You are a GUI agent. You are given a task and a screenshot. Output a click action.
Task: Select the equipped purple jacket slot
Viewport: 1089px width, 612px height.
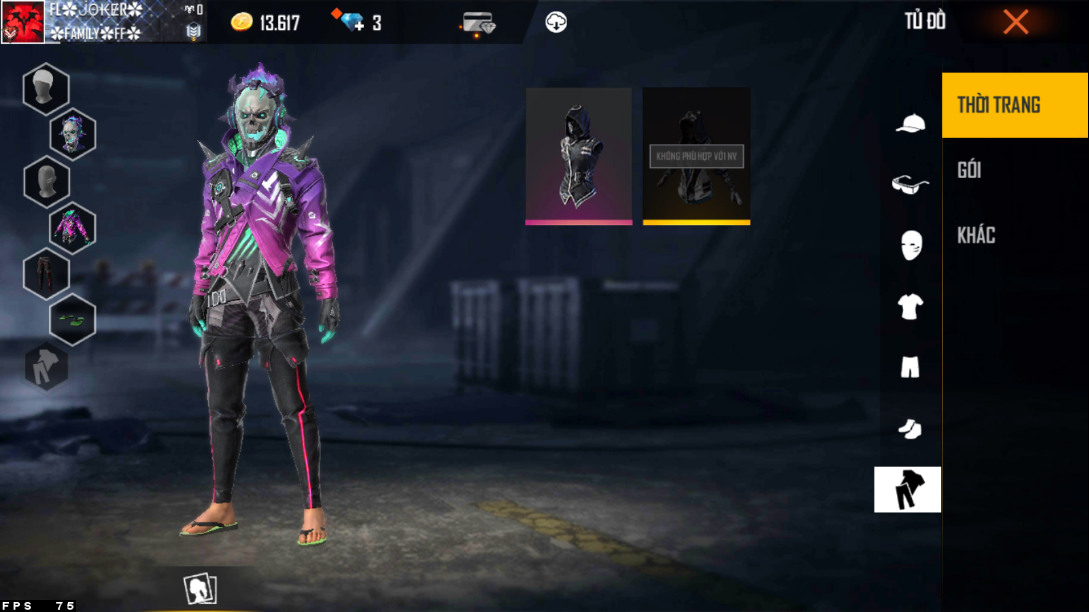[73, 227]
